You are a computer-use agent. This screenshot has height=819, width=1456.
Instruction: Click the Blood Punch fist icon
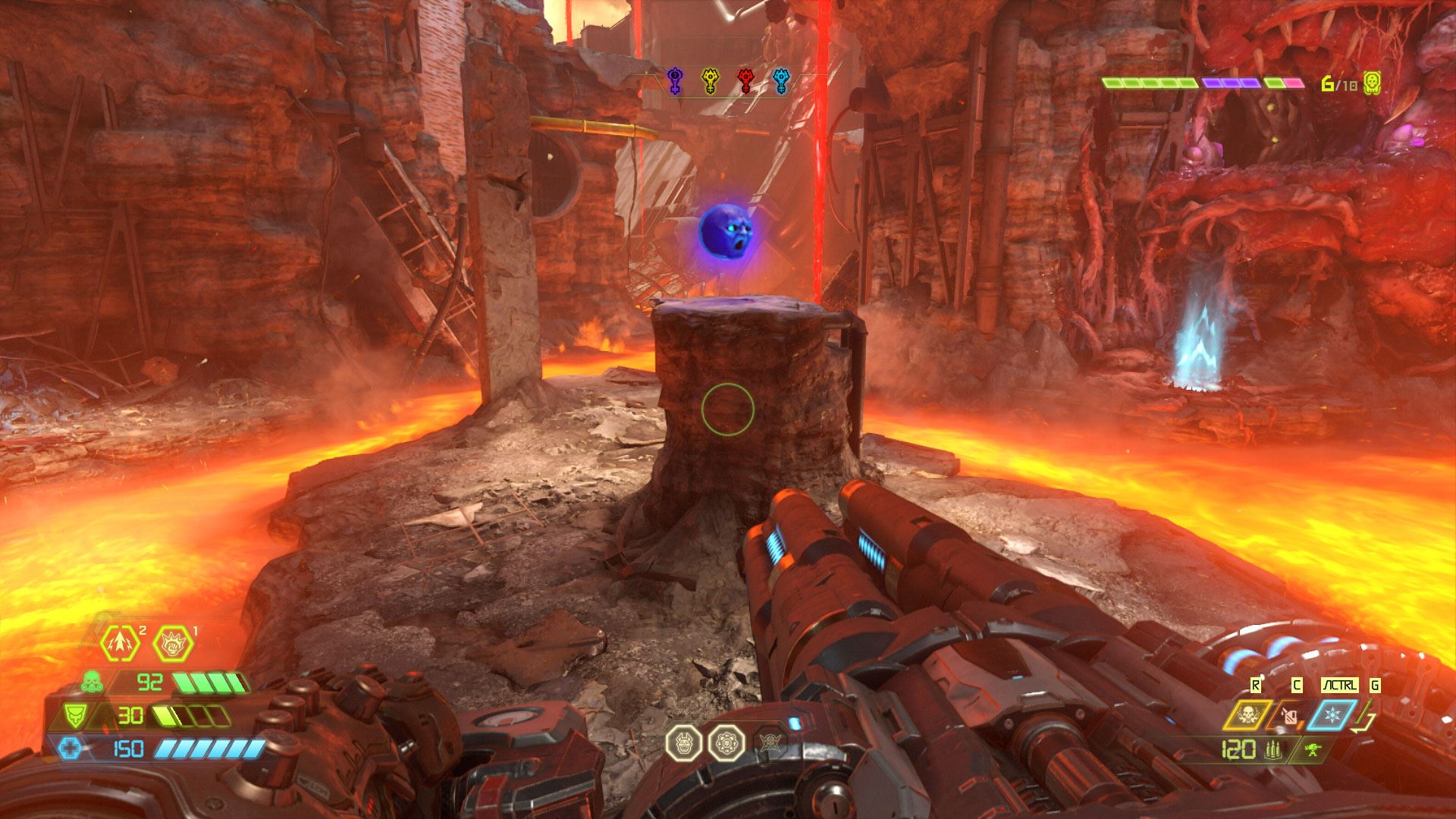coord(173,644)
